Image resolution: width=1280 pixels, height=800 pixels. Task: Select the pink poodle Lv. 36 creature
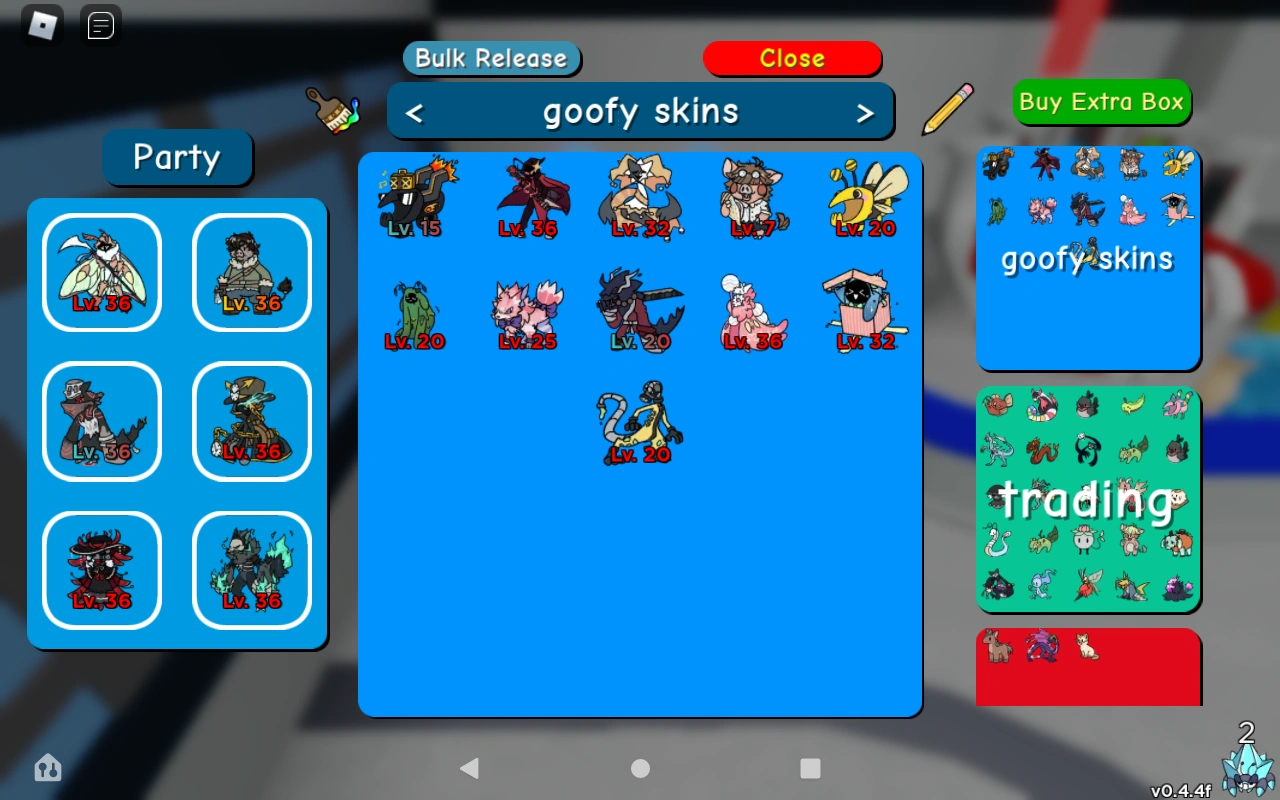(752, 310)
